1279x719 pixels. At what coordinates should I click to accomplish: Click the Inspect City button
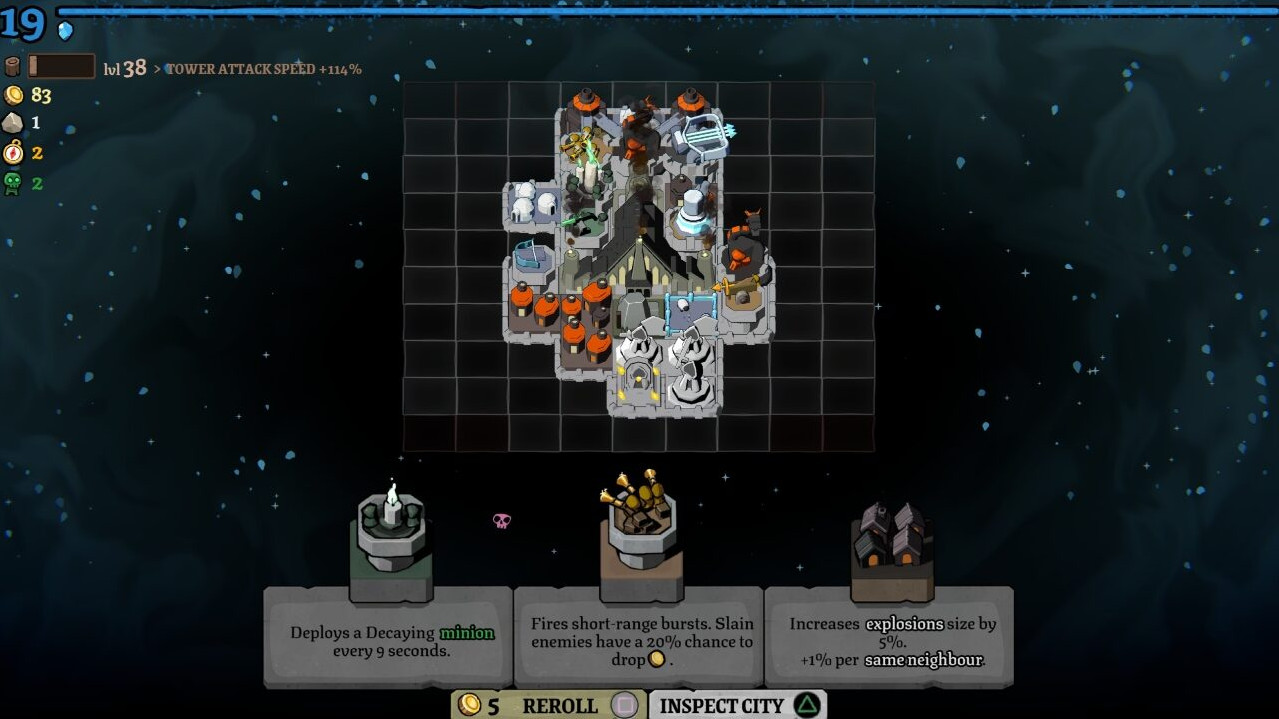[x=737, y=705]
